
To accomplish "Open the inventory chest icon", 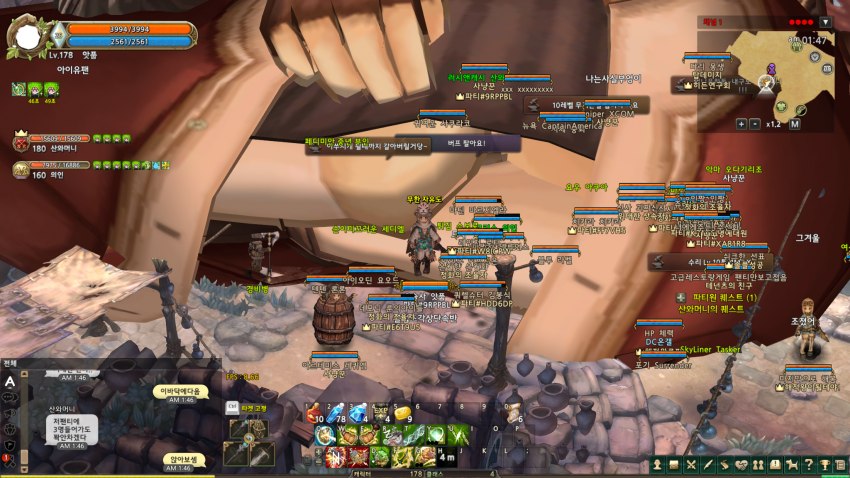I will coord(675,464).
